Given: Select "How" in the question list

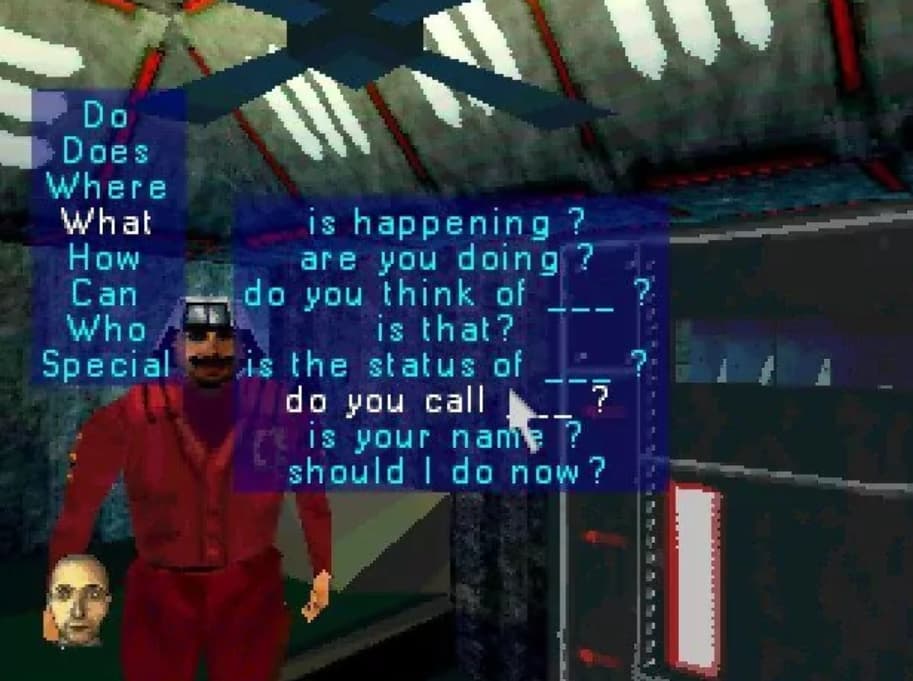Looking at the screenshot, I should 106,258.
